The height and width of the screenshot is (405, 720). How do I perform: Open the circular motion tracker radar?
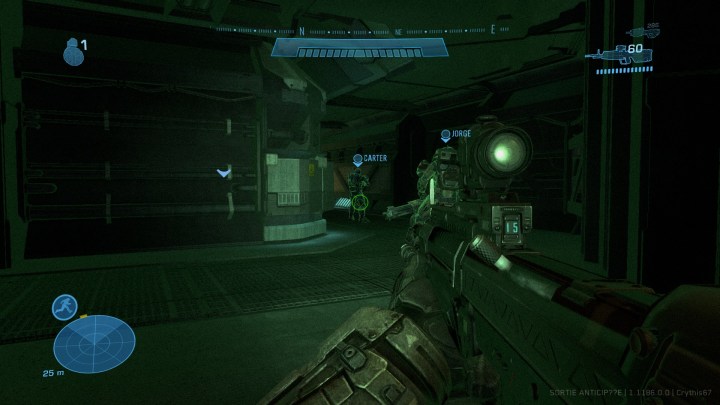pyautogui.click(x=94, y=343)
